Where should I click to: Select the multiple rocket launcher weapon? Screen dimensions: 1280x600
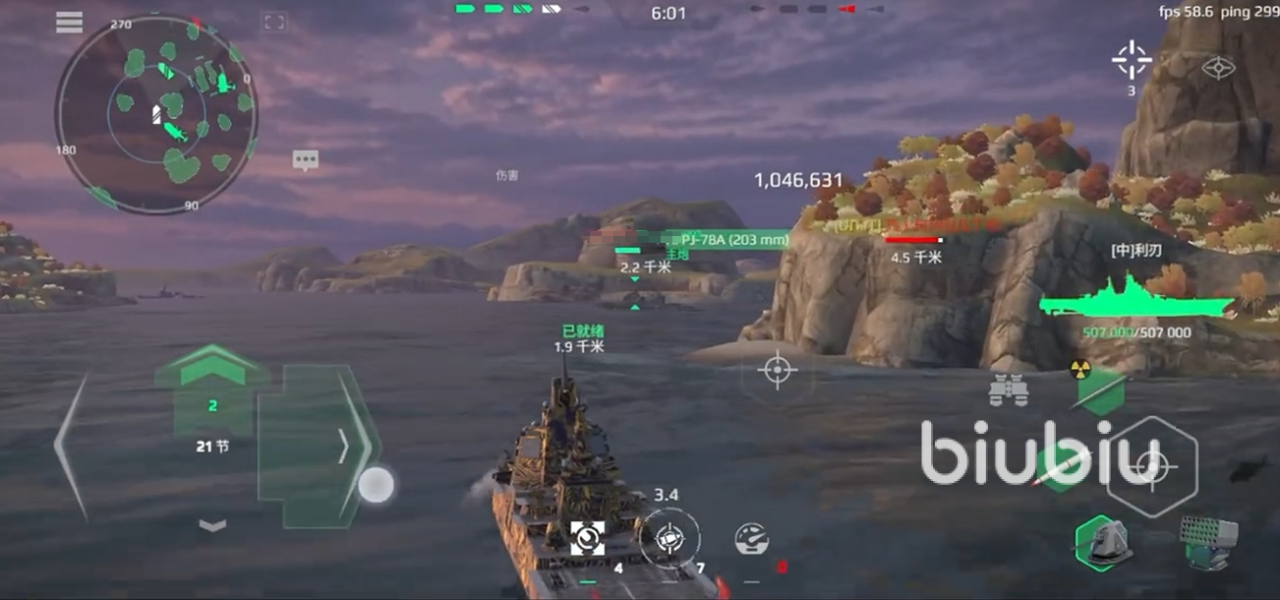coord(1207,541)
